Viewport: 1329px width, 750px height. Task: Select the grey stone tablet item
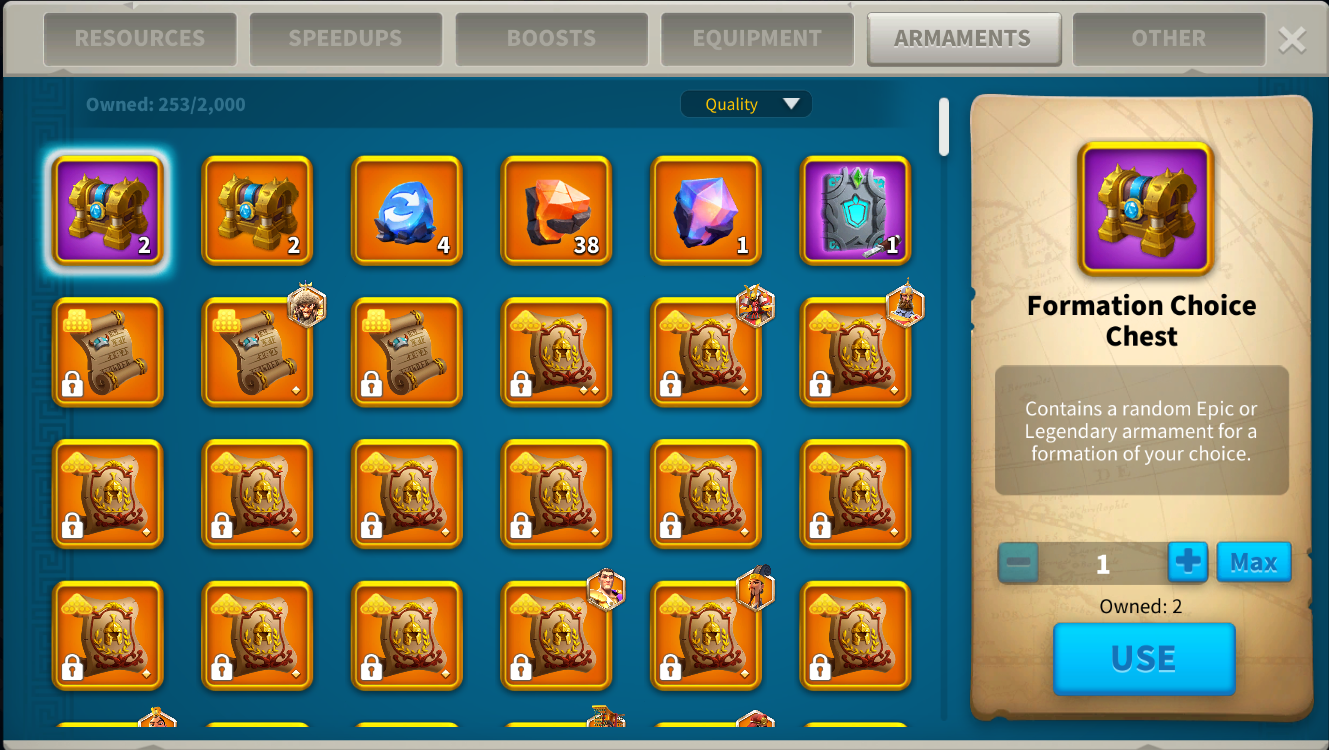pos(856,210)
